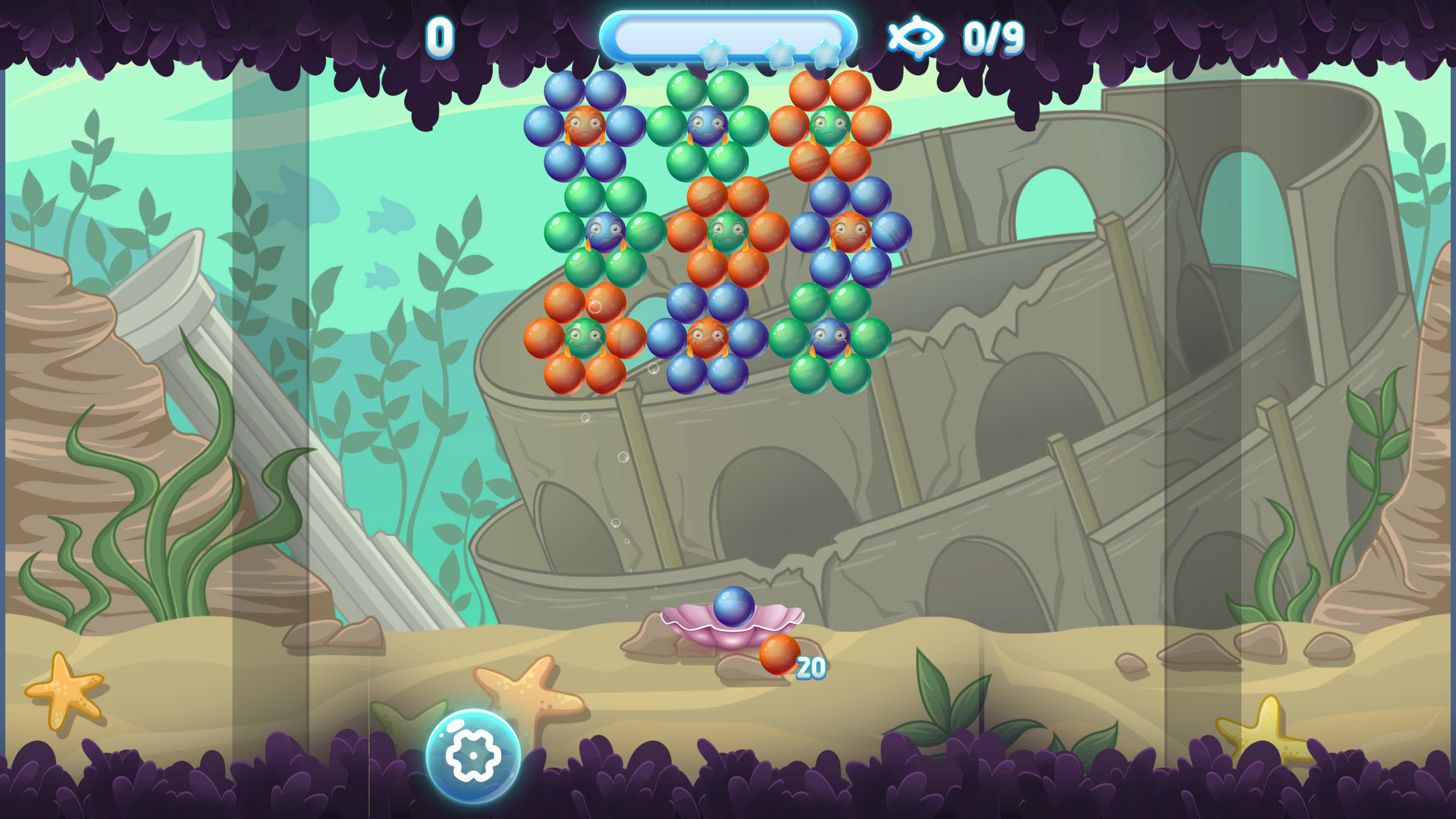The image size is (1456, 819).
Task: Click the trapped fish inside the green bubble cluster
Action: (x=705, y=125)
